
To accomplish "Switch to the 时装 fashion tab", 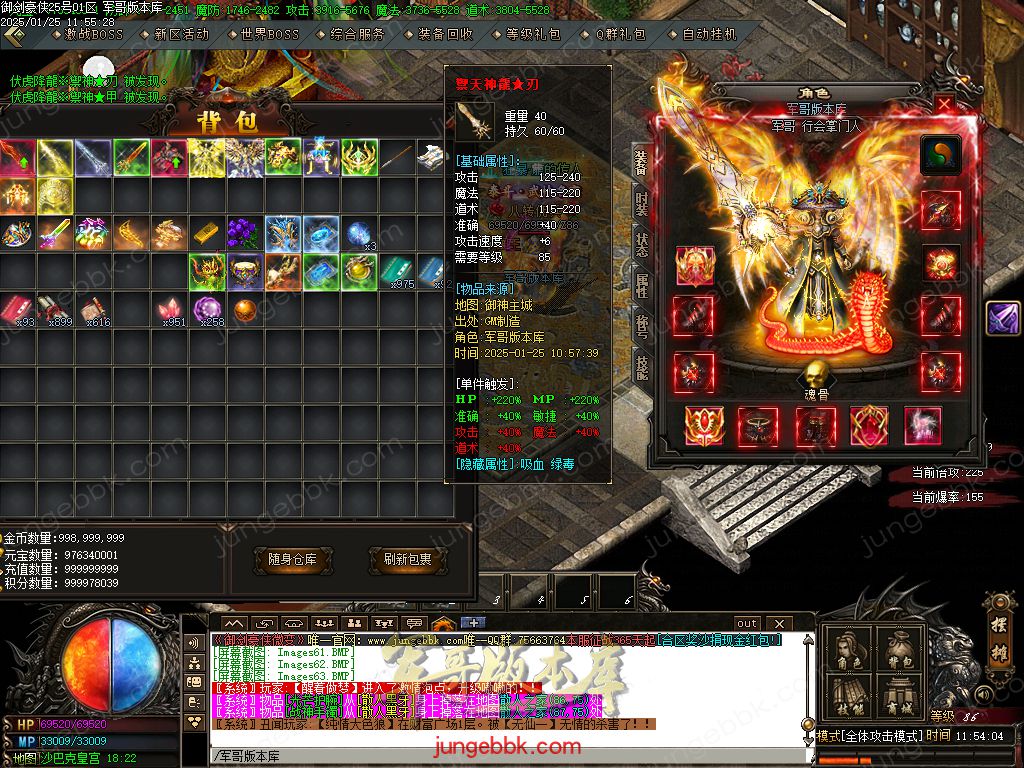I will click(x=640, y=208).
